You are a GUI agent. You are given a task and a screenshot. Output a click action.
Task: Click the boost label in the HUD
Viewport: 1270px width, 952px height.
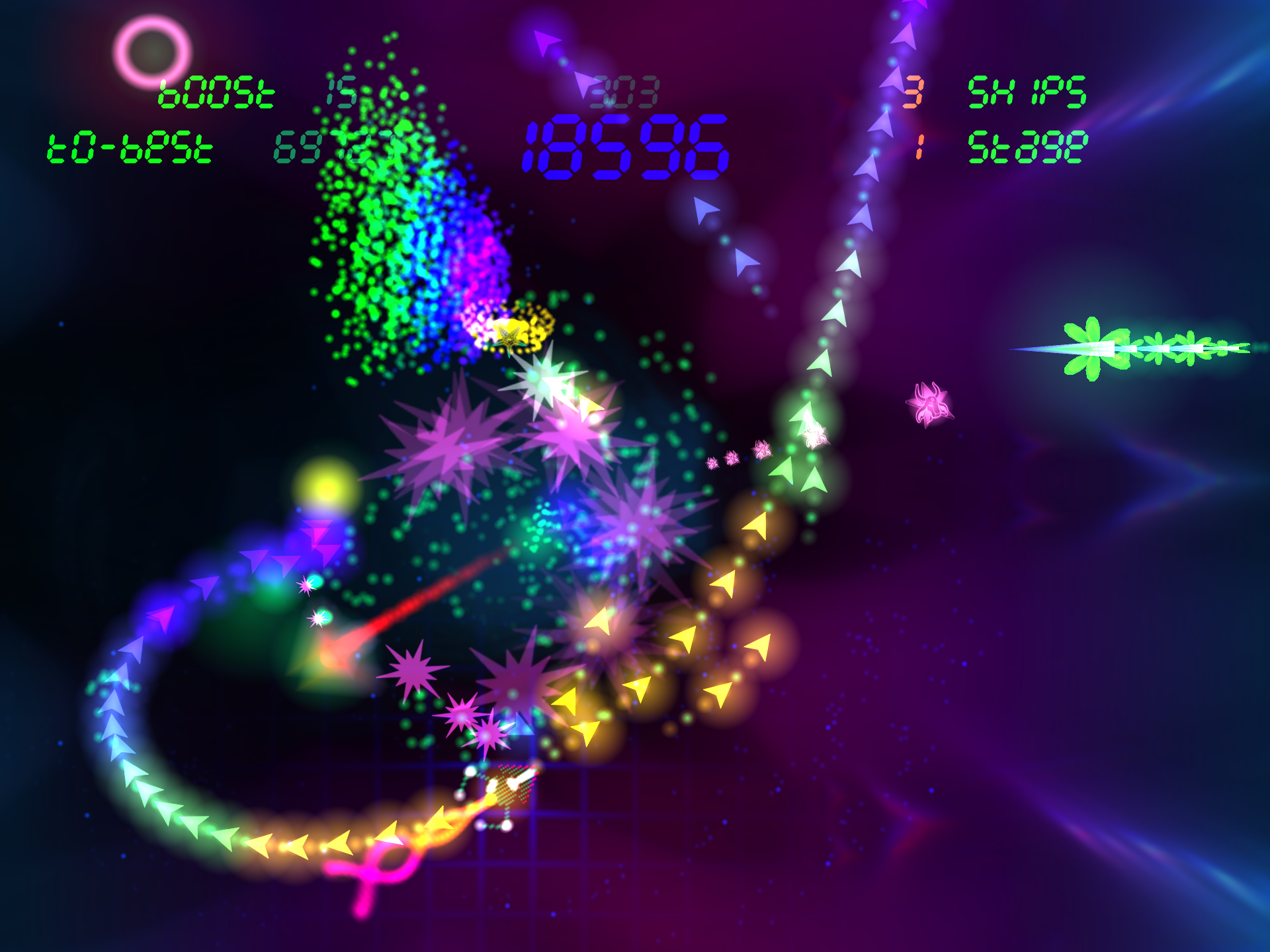pos(215,93)
